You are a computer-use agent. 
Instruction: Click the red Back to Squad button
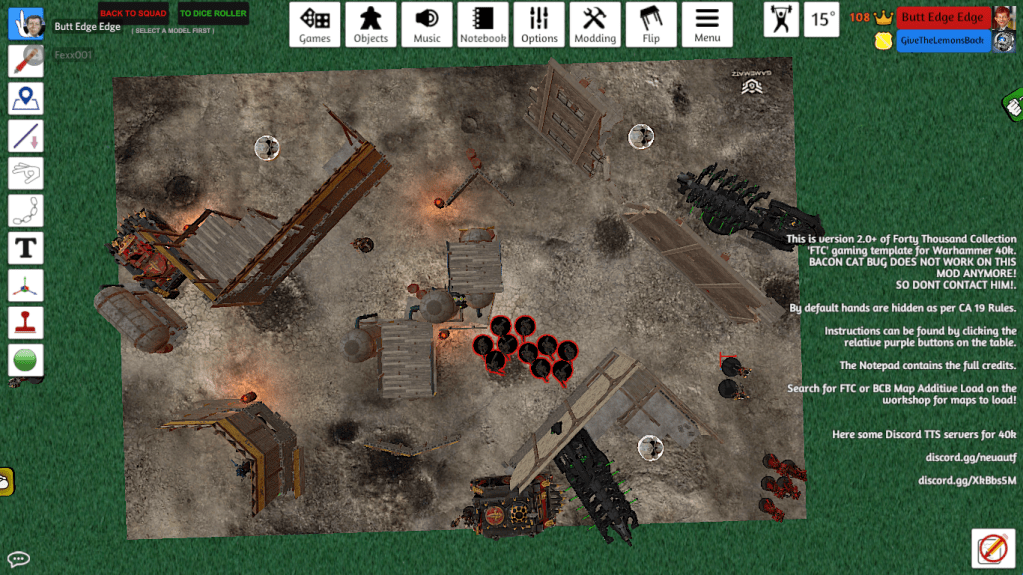(133, 14)
